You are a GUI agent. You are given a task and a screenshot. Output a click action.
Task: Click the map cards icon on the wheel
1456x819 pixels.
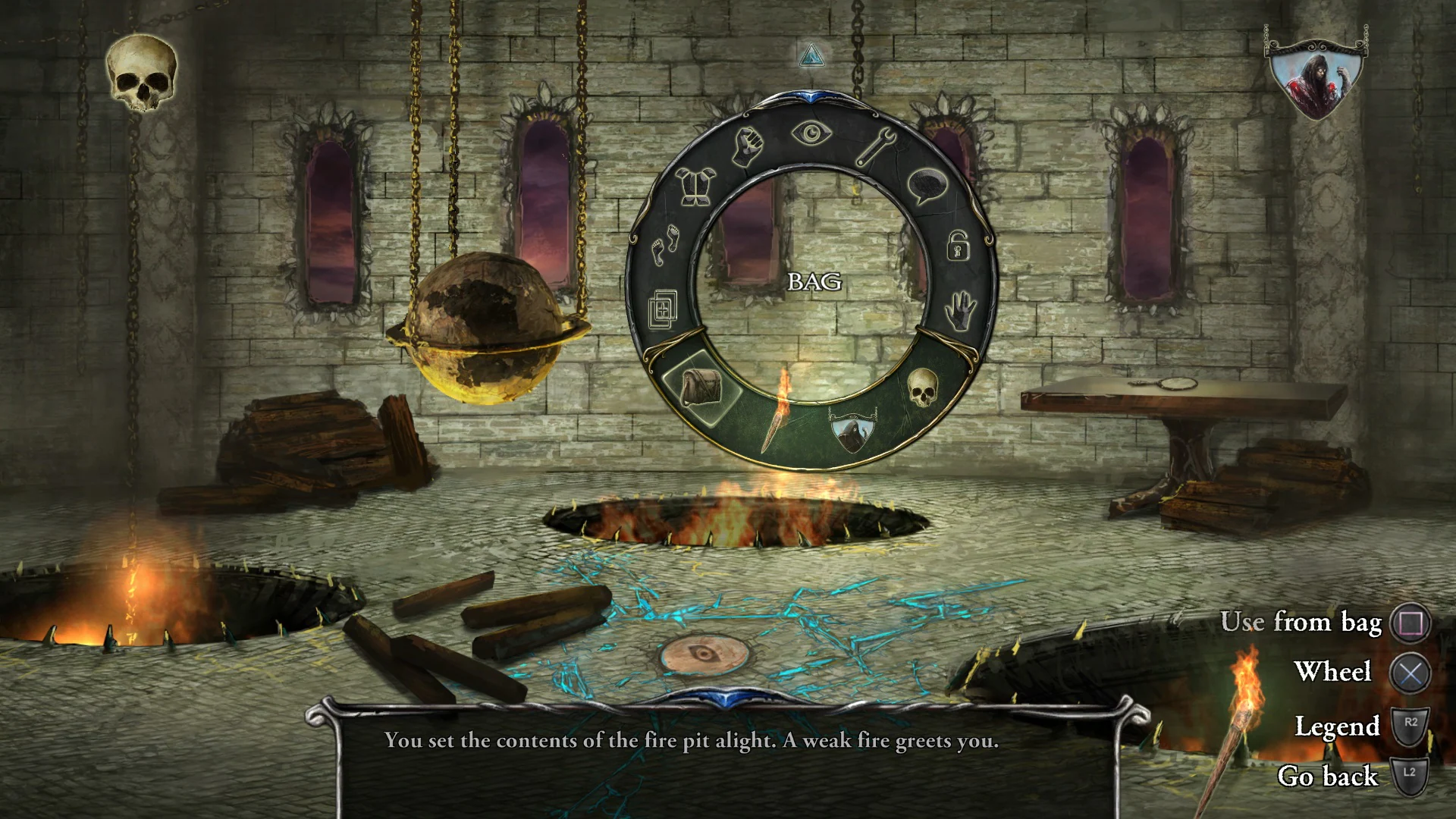click(664, 307)
